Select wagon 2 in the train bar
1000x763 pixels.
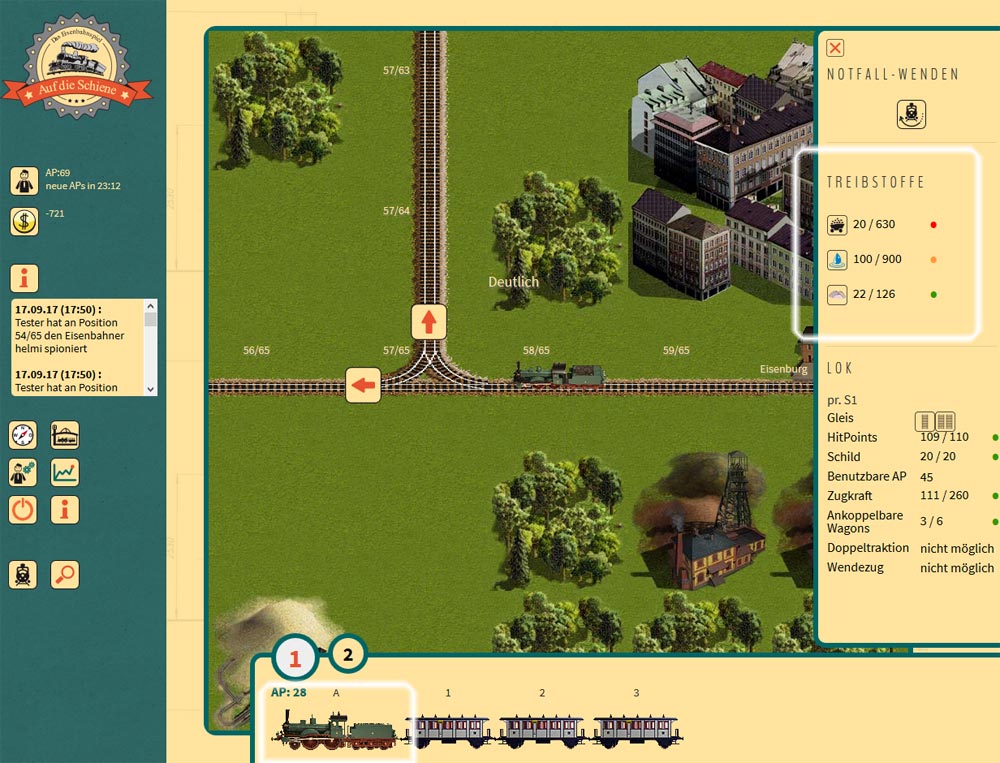coord(541,731)
